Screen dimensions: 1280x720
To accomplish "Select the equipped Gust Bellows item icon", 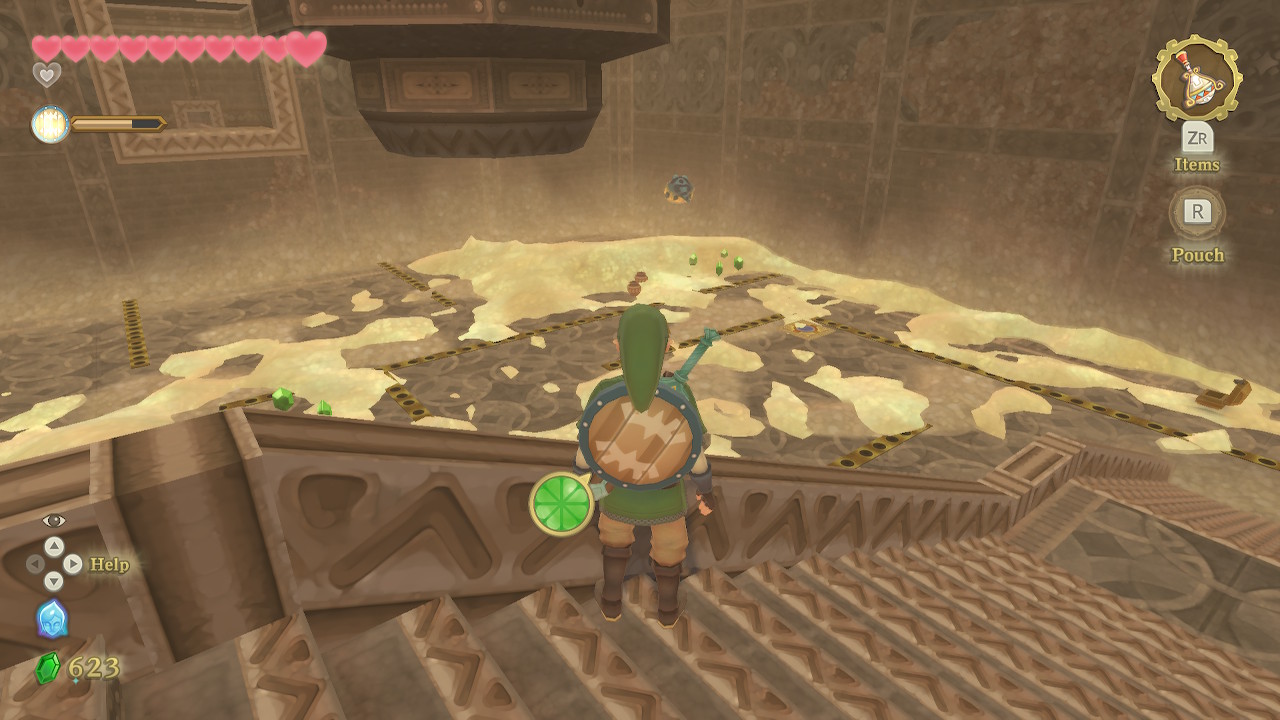I will 1196,77.
